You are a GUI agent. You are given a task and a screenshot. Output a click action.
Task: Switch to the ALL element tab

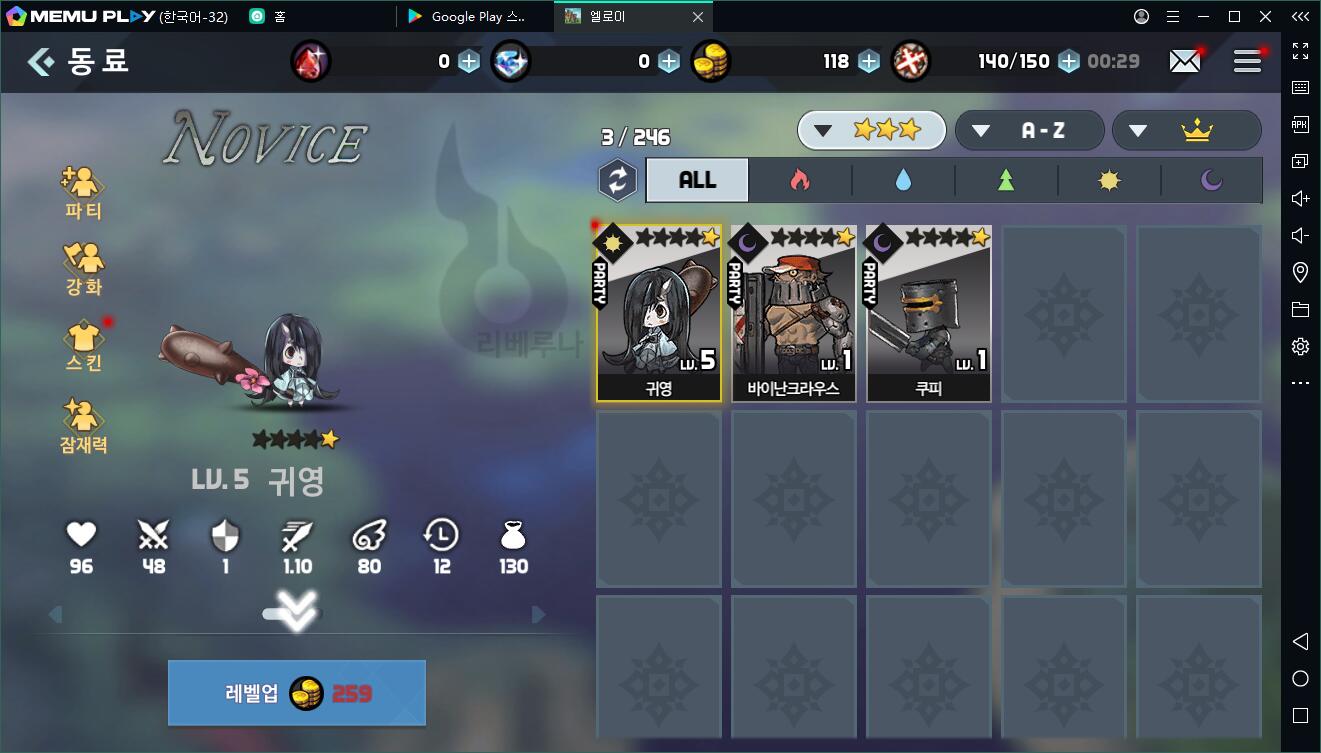click(x=697, y=180)
